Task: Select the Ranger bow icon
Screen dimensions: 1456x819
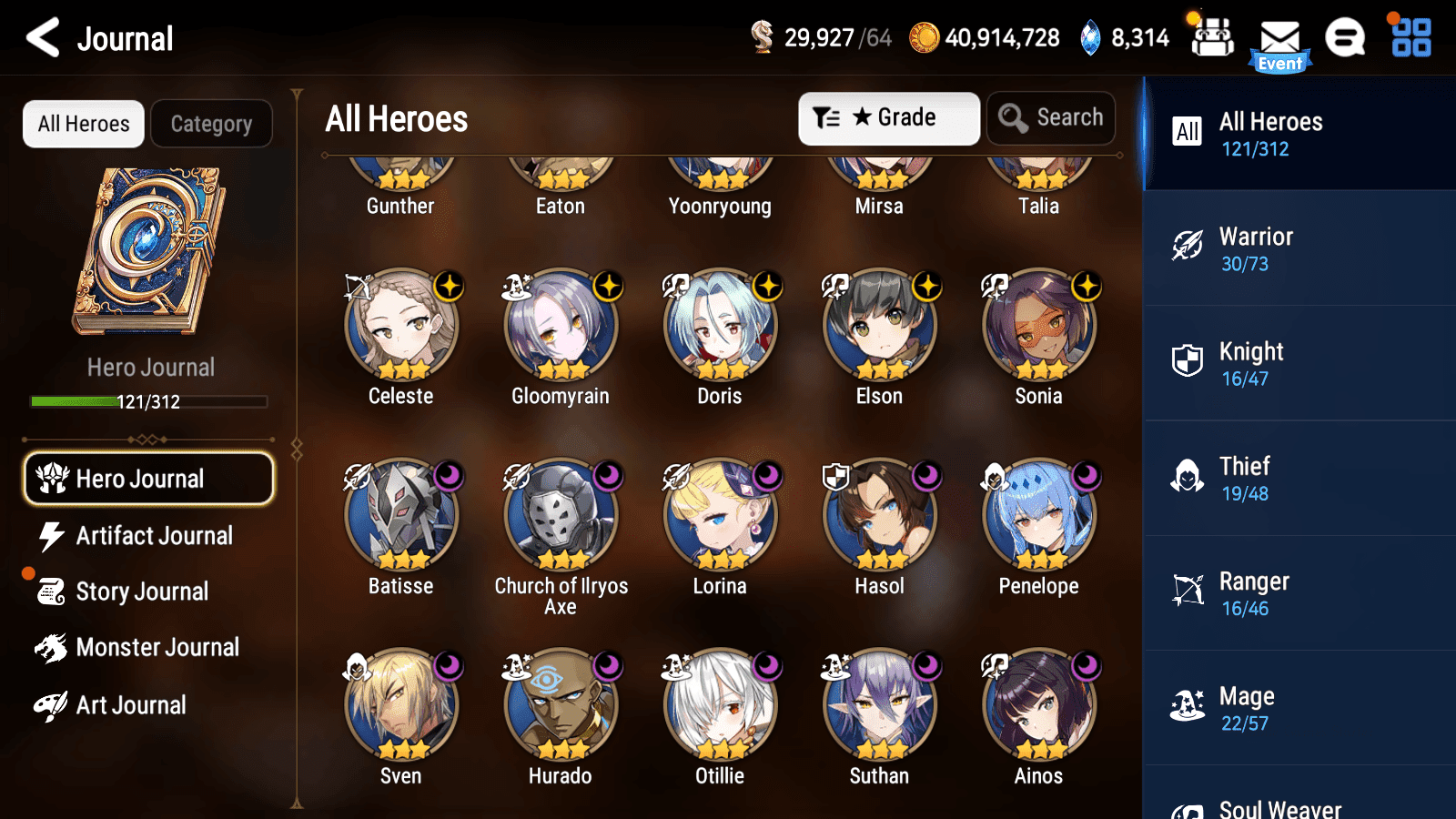Action: pos(1188,591)
